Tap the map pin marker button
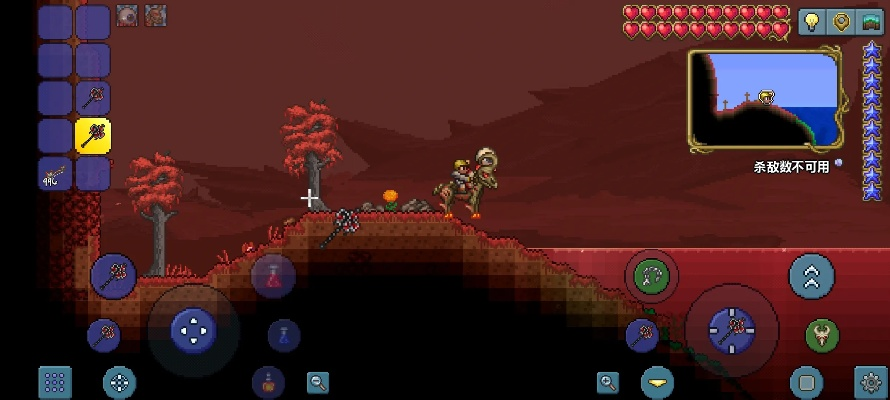Image resolution: width=890 pixels, height=400 pixels. (x=842, y=22)
